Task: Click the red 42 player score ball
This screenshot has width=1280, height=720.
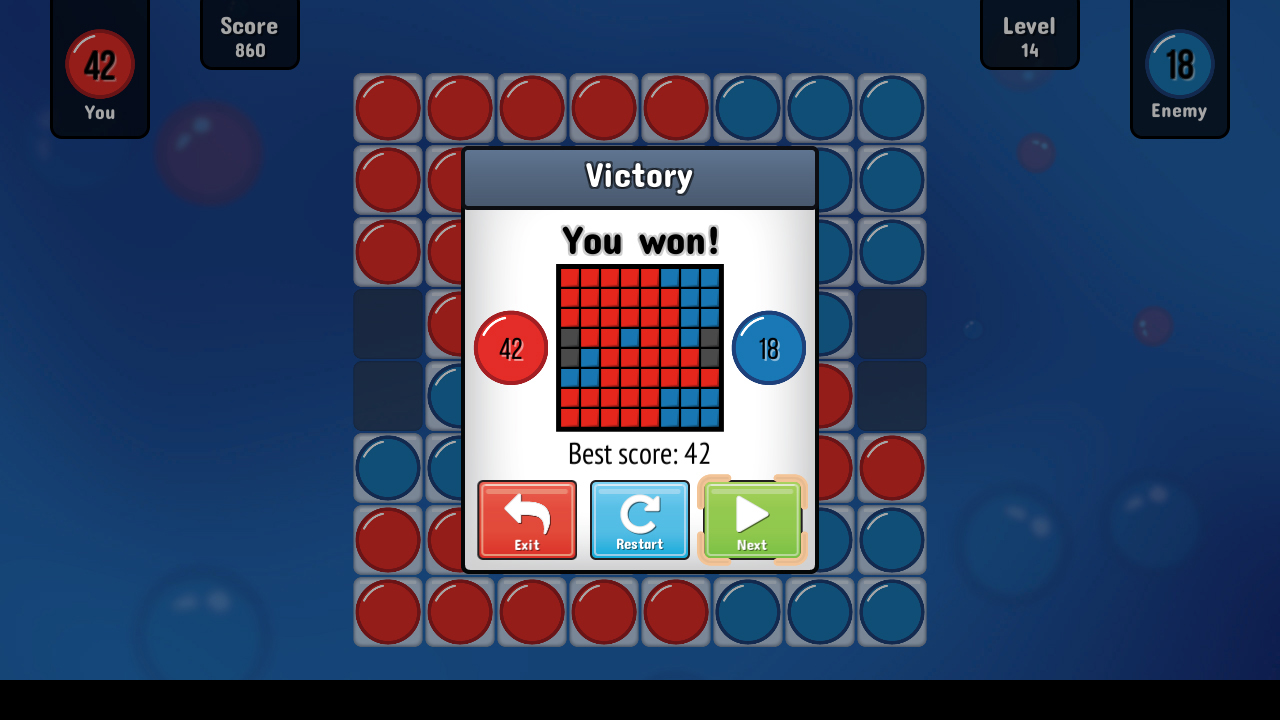Action: tap(511, 348)
